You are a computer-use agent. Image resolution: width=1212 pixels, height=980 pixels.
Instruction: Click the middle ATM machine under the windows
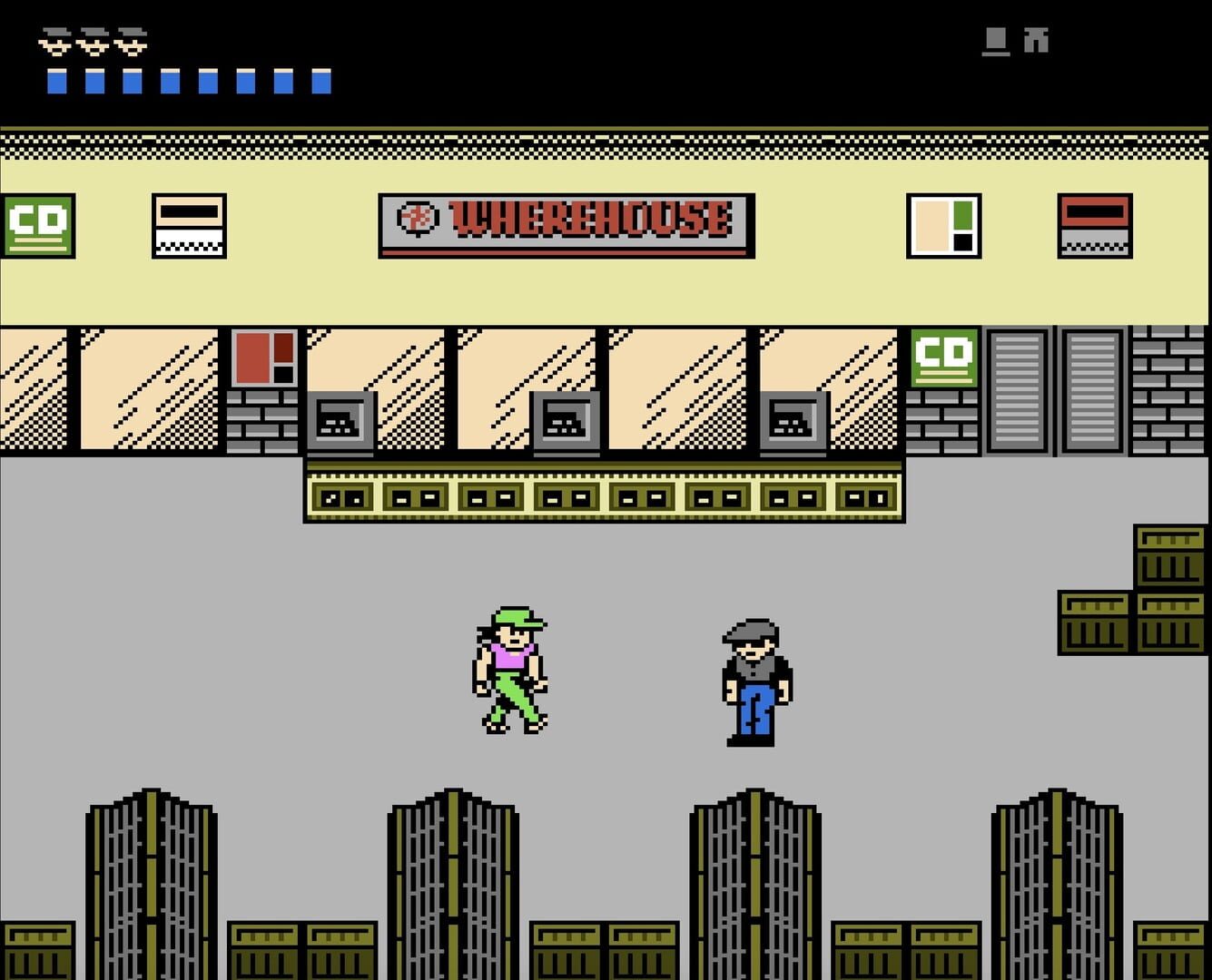pyautogui.click(x=567, y=420)
